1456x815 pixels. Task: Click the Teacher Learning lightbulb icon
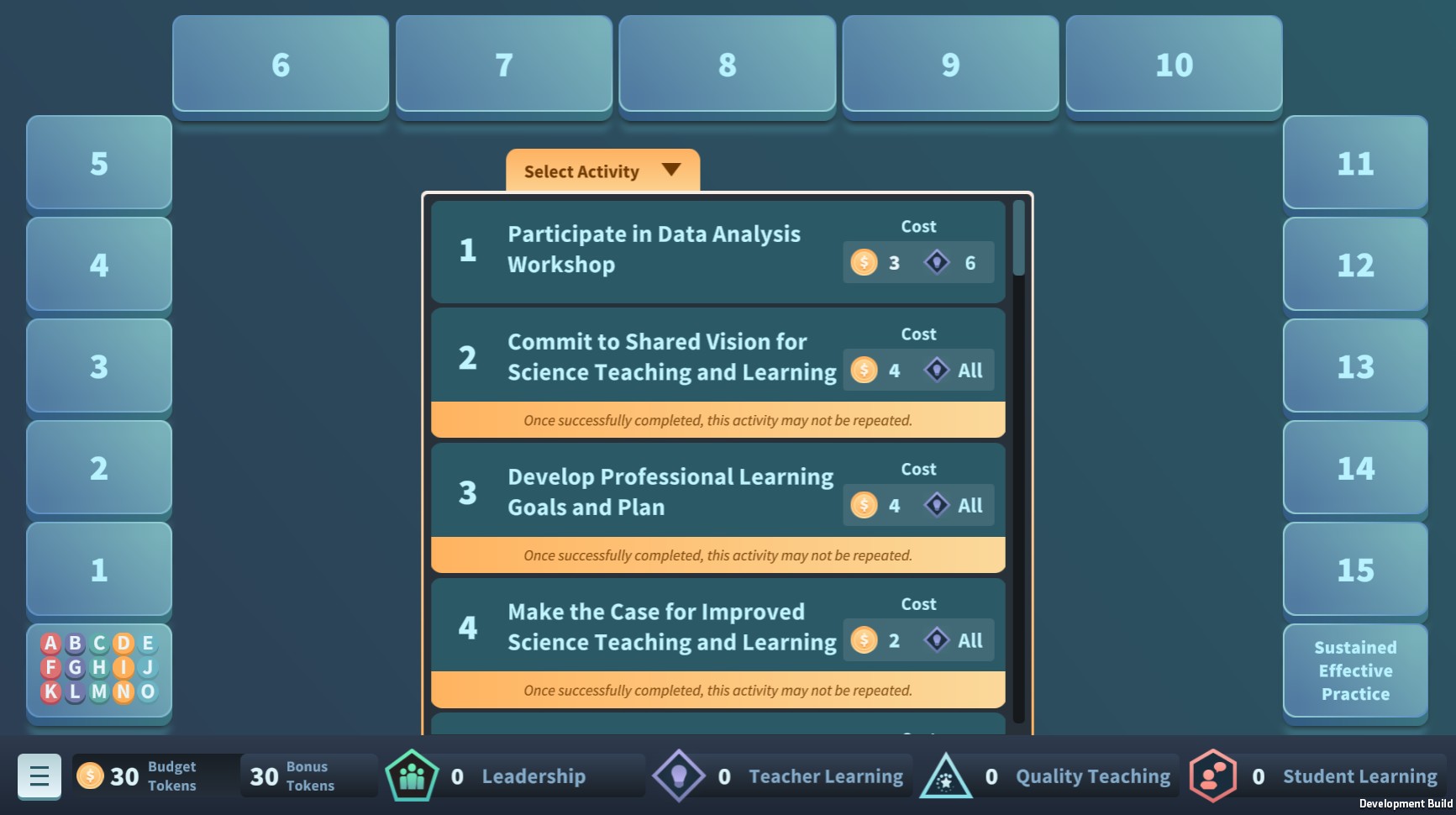(681, 776)
